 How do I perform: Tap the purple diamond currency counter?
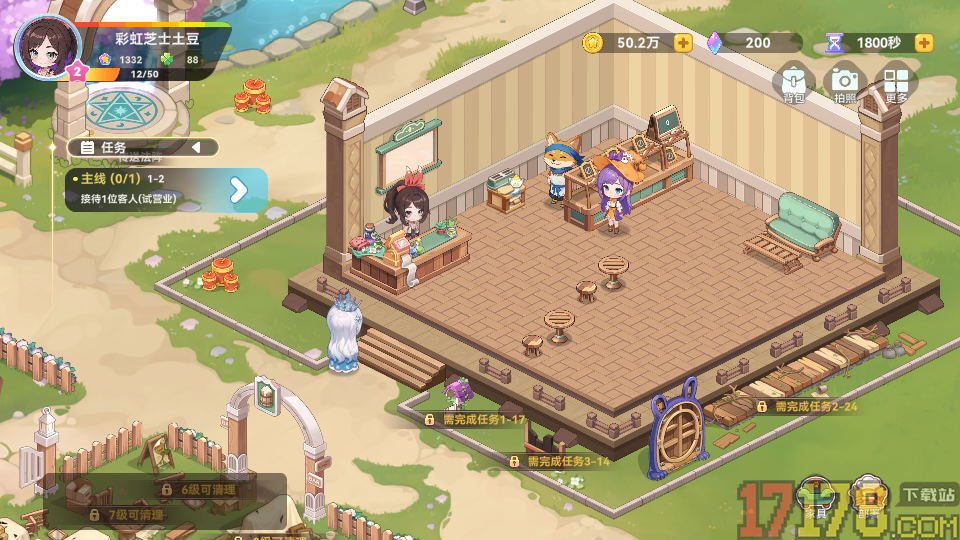[x=753, y=43]
